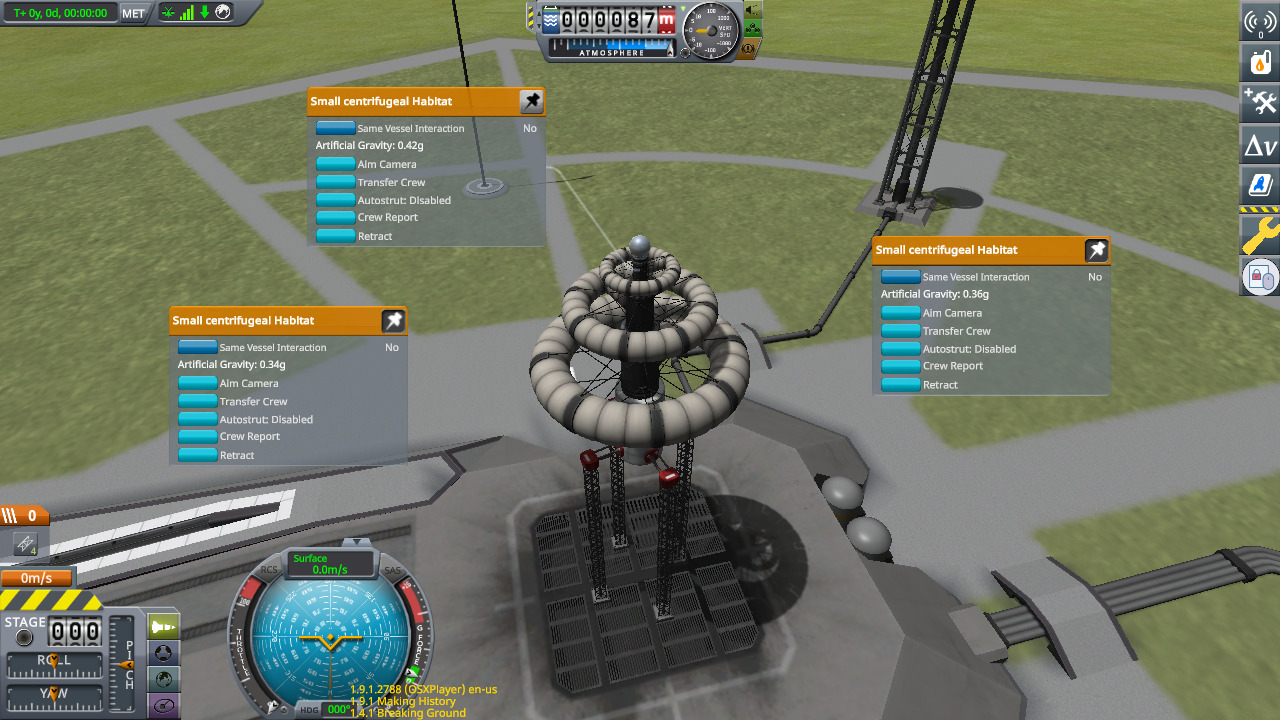Toggle Autostrut in the 0.42g habitat window
The image size is (1280, 720).
pyautogui.click(x=336, y=200)
